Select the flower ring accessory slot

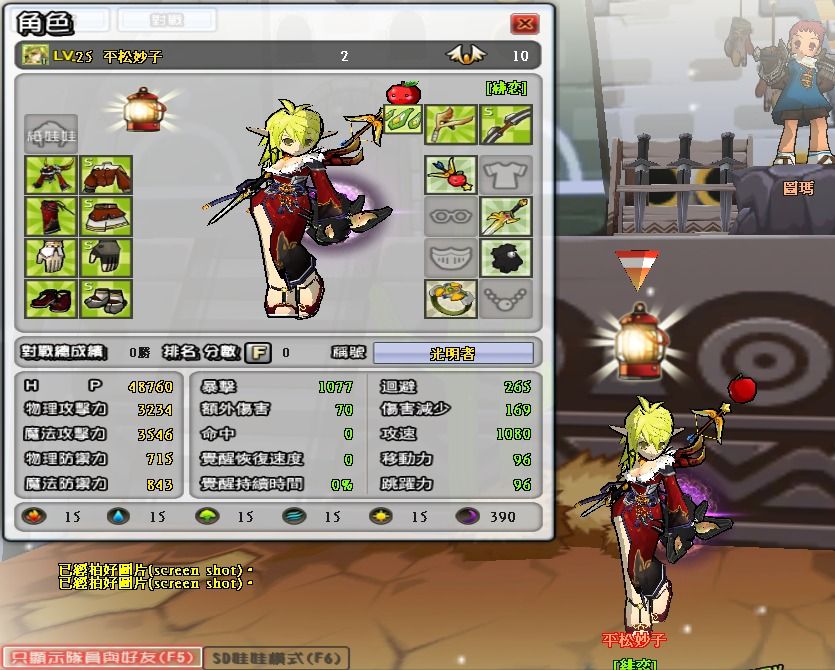pyautogui.click(x=450, y=298)
